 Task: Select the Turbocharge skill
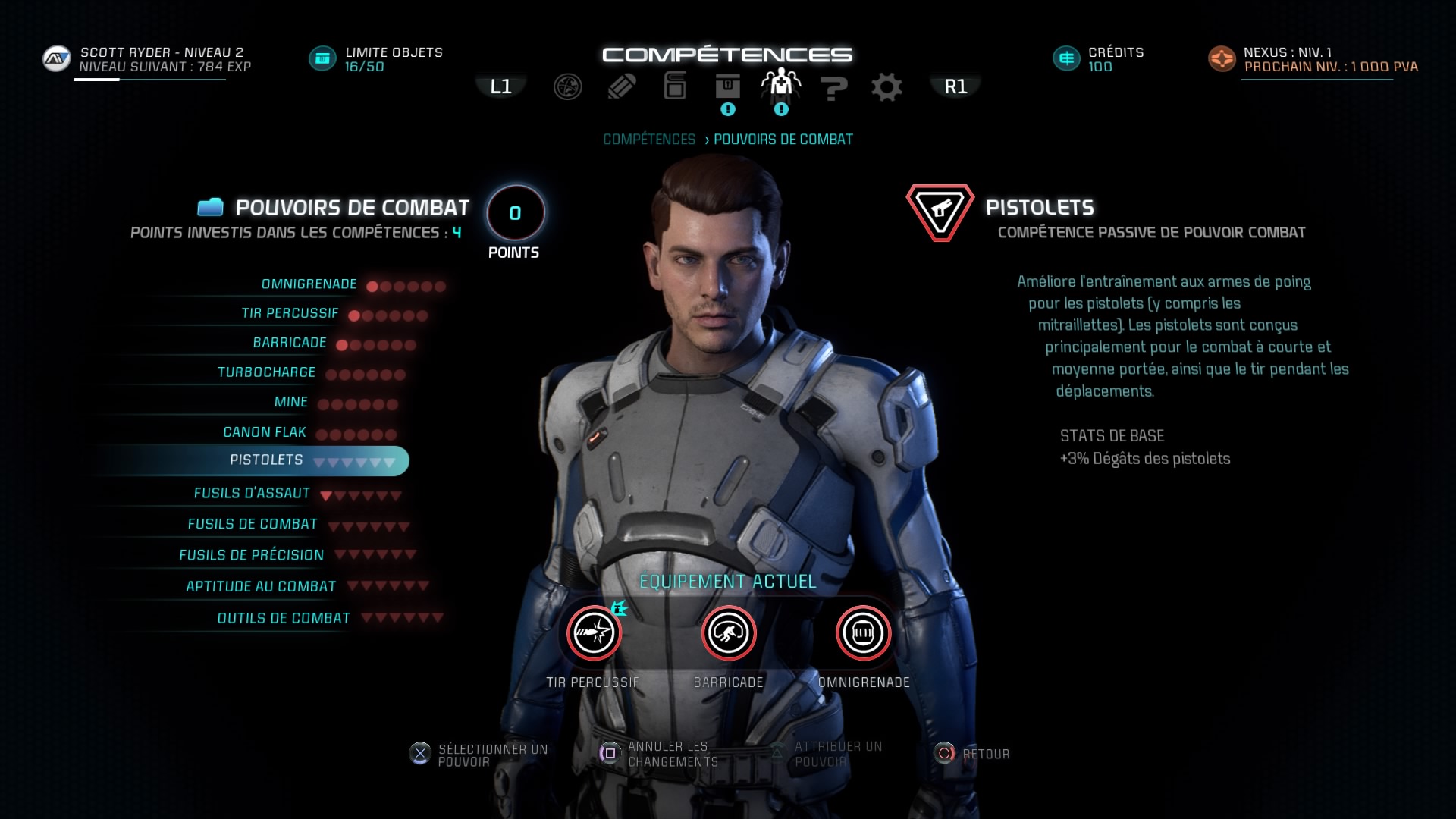pos(267,372)
